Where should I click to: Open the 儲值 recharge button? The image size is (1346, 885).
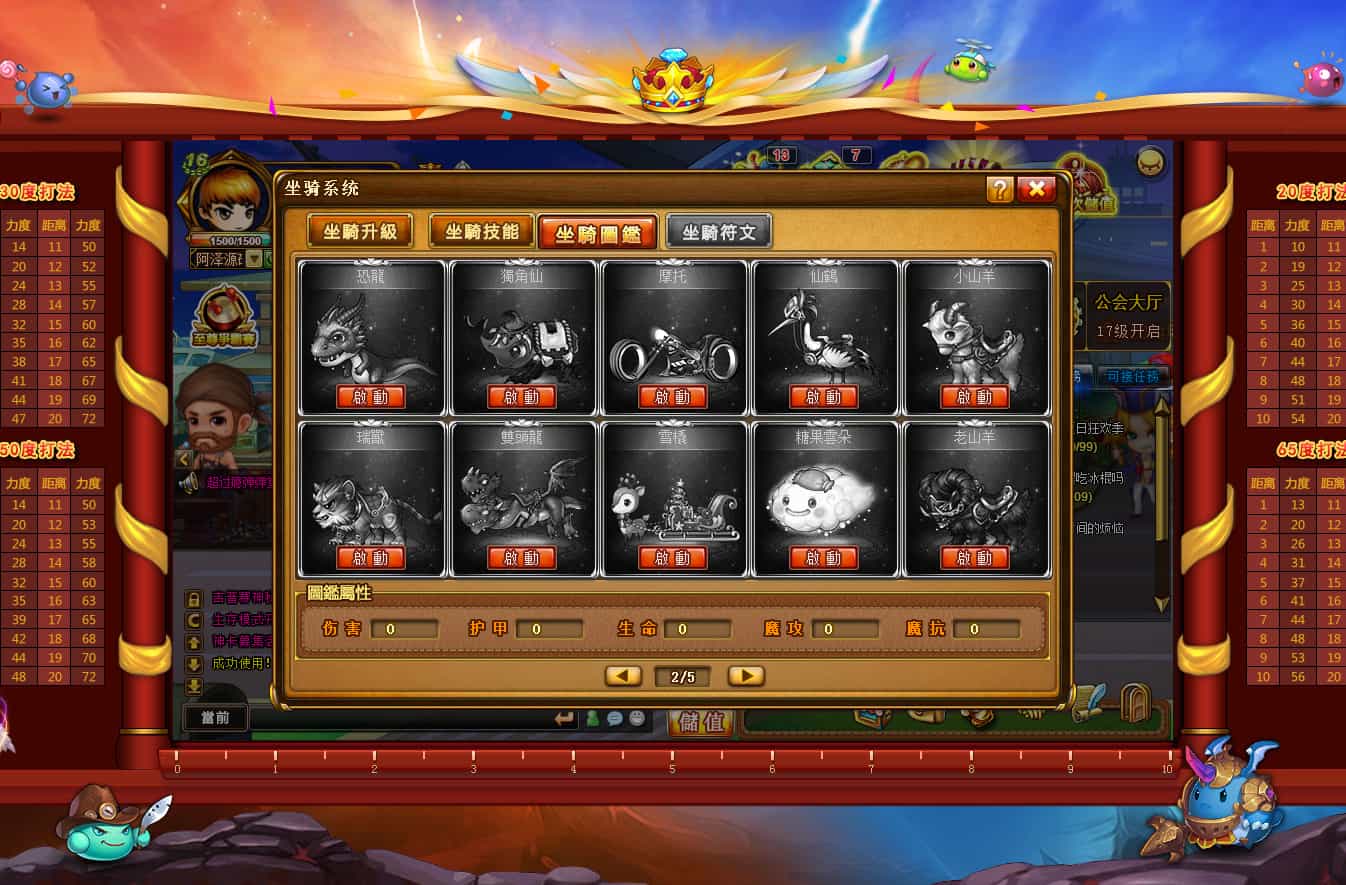(701, 722)
